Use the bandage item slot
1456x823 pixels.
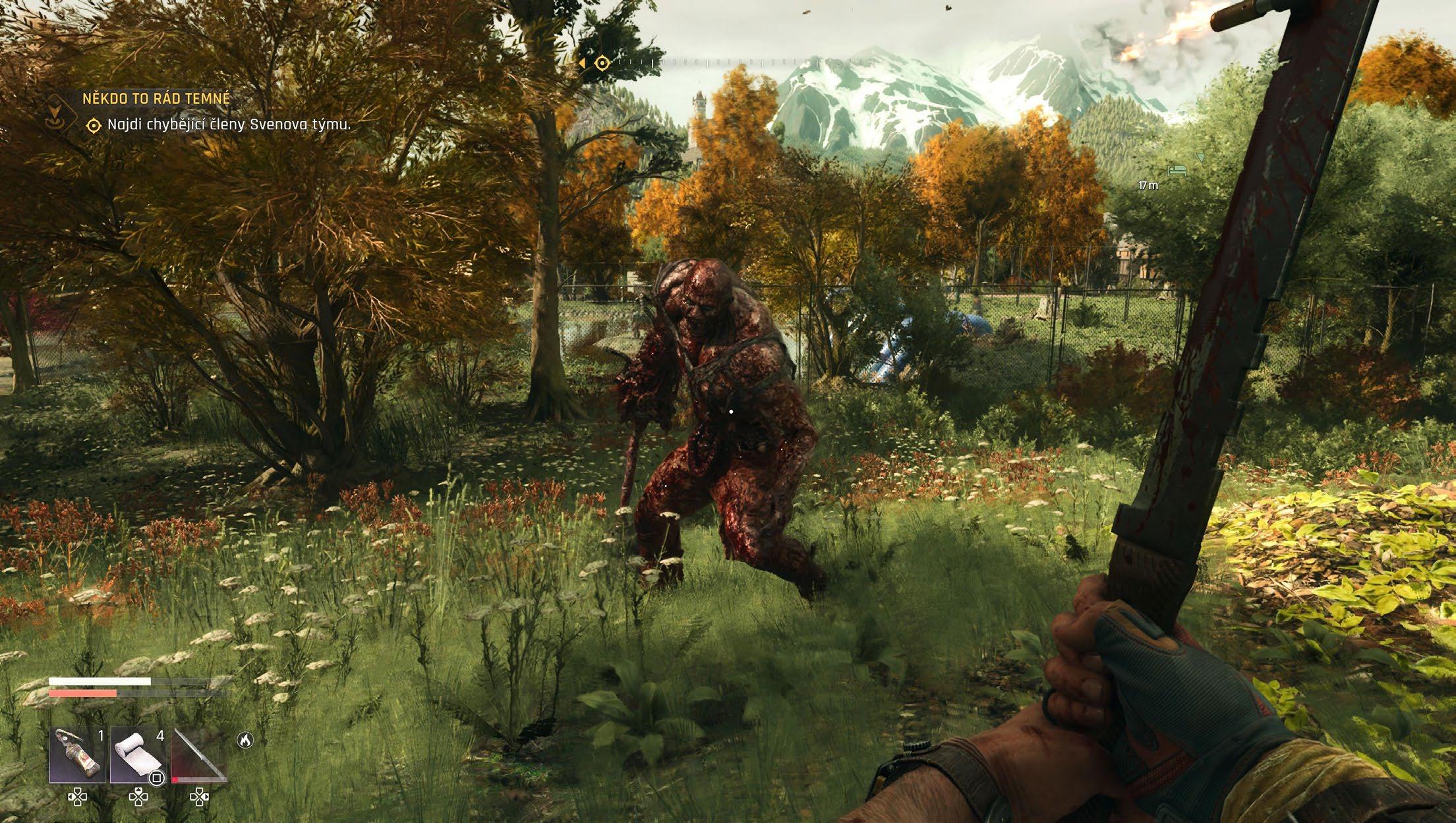(137, 754)
